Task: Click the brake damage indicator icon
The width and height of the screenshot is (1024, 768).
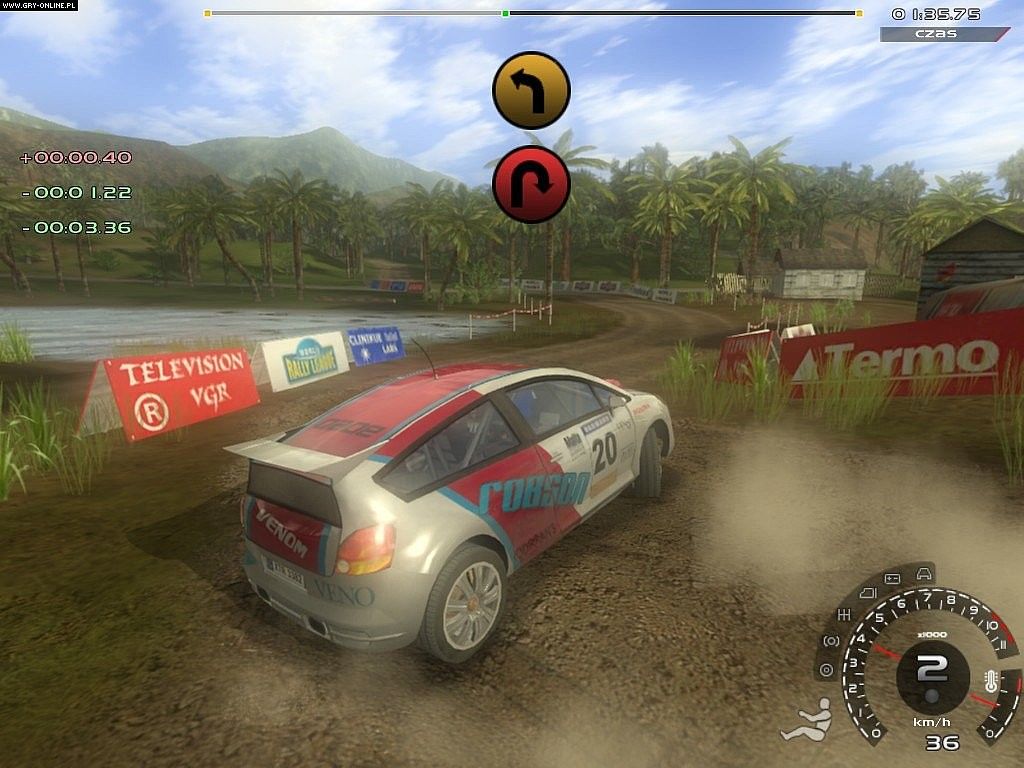Action: 830,641
